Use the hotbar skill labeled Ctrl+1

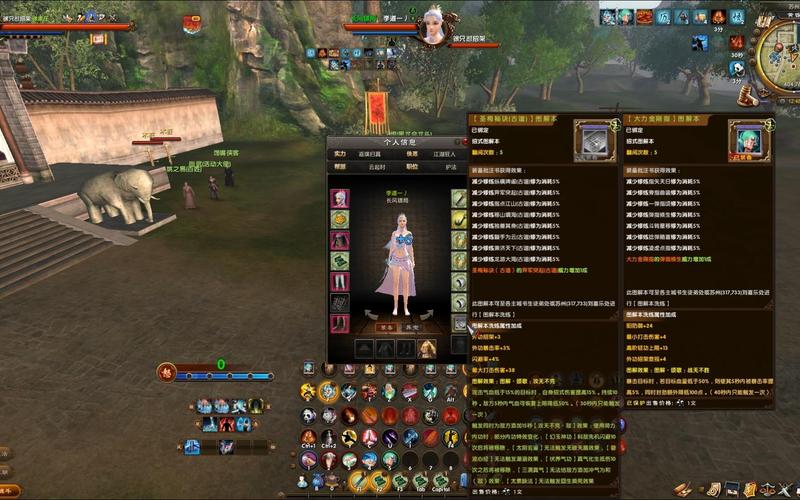309,437
